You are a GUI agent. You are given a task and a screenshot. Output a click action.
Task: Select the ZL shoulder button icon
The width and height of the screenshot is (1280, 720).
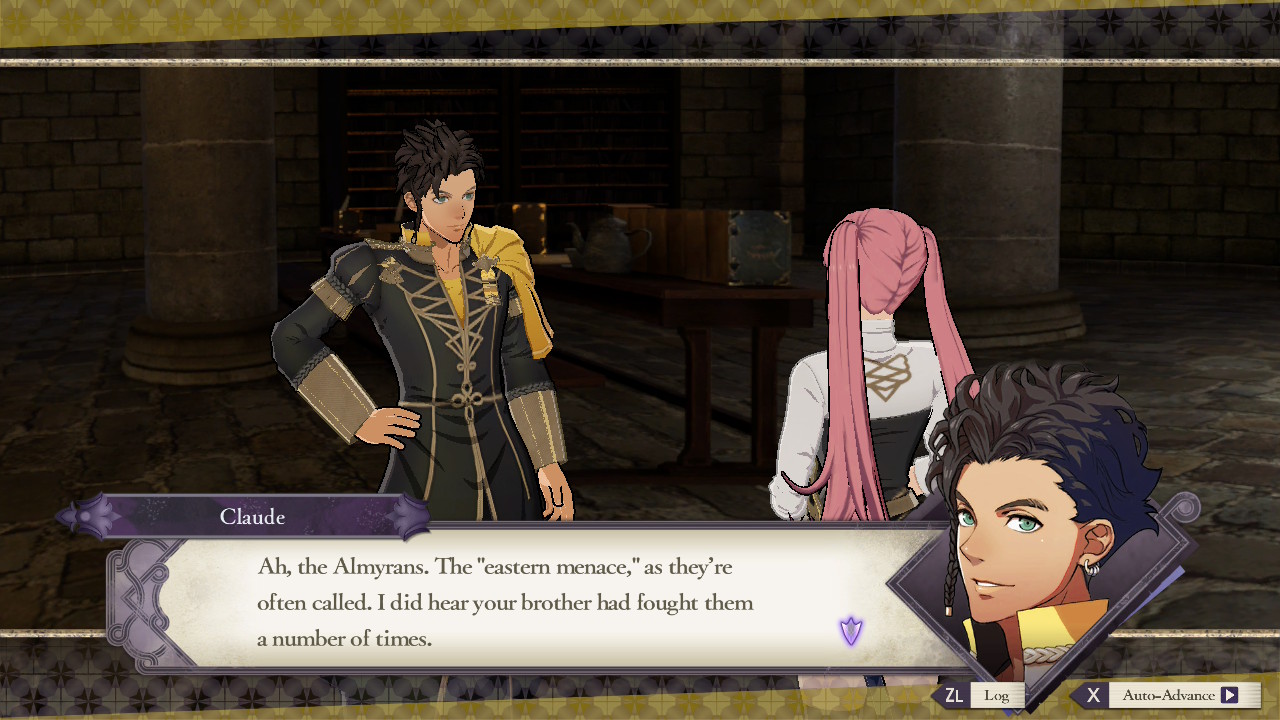pos(954,694)
